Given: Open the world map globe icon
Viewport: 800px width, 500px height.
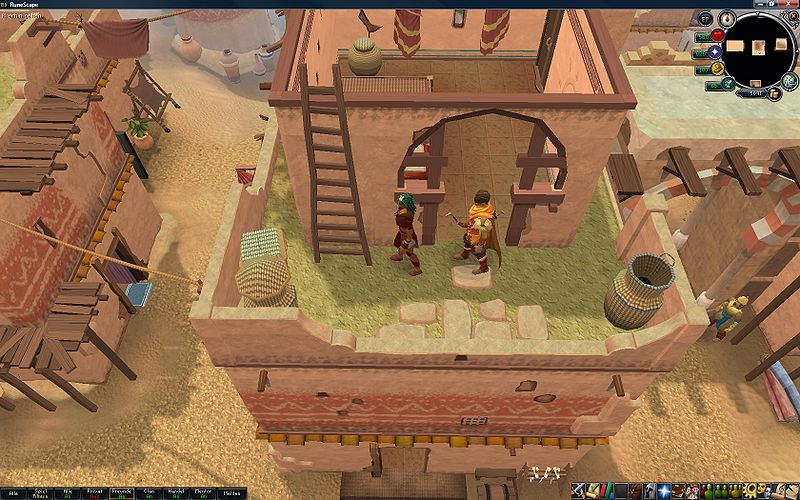Looking at the screenshot, I should tap(790, 82).
